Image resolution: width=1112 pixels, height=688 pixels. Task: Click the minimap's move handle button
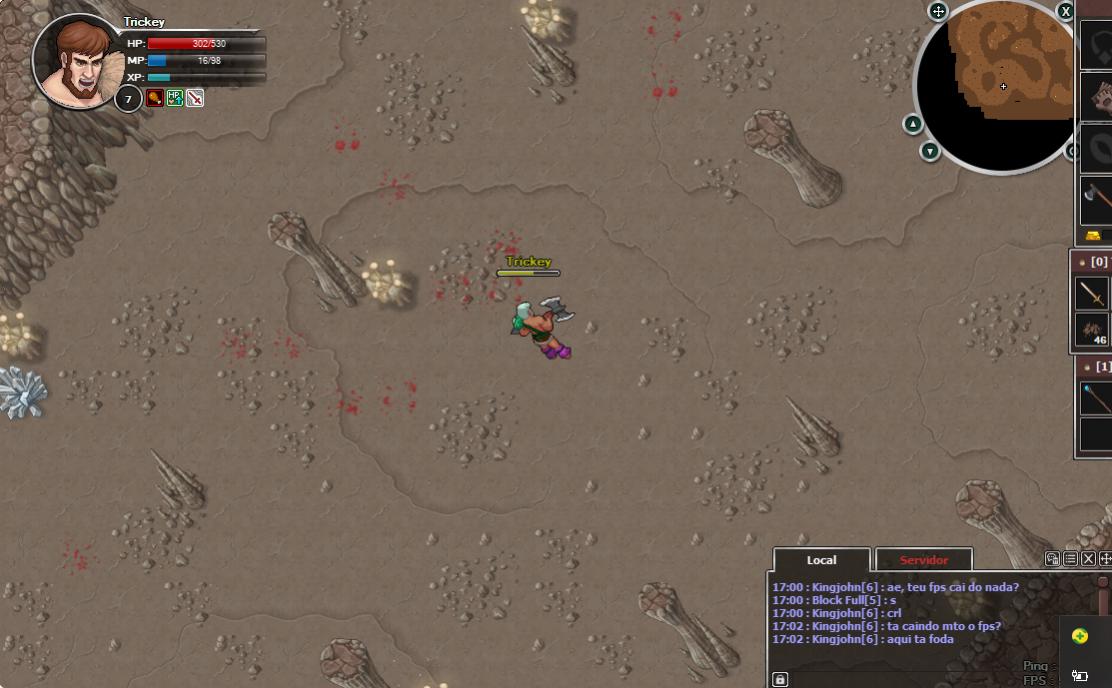coord(938,11)
